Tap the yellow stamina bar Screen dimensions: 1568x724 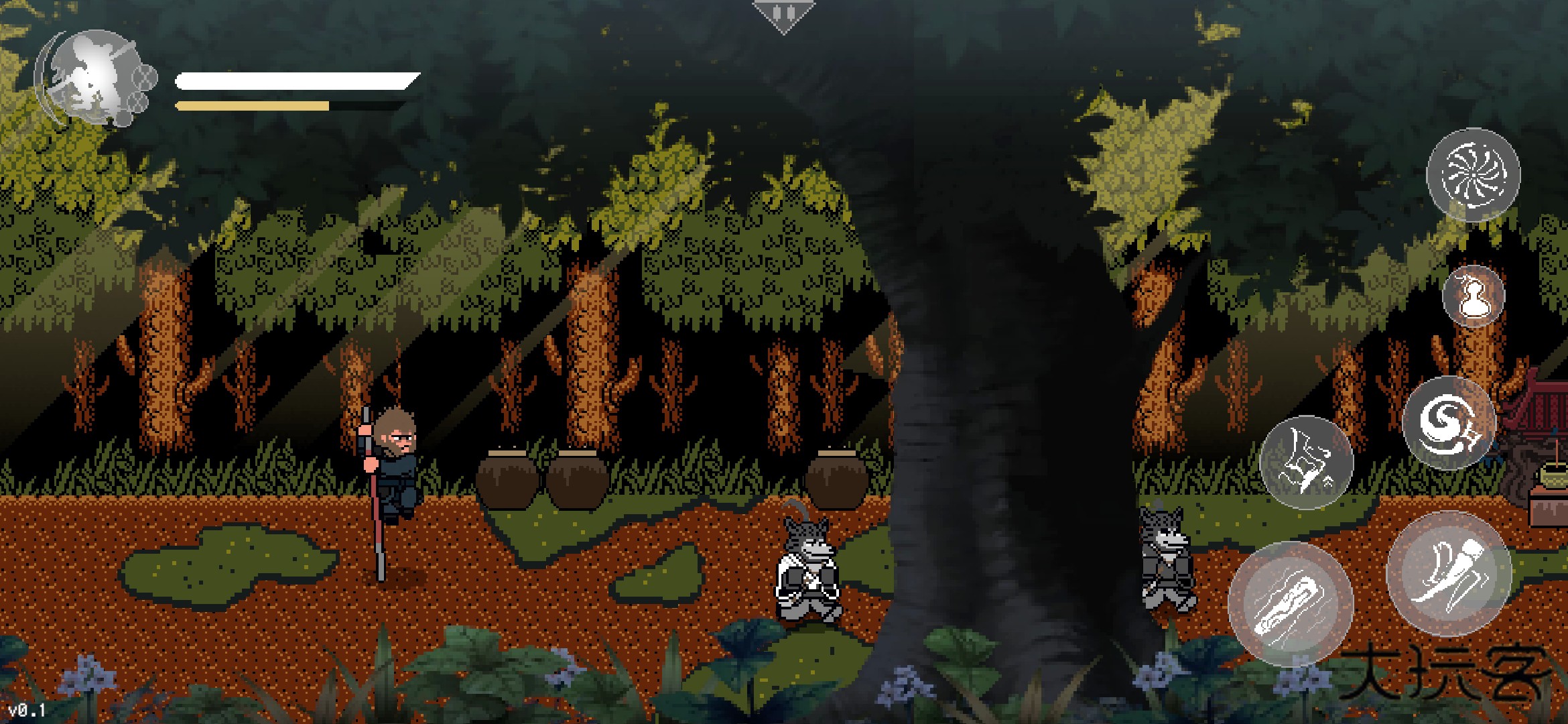pyautogui.click(x=251, y=105)
